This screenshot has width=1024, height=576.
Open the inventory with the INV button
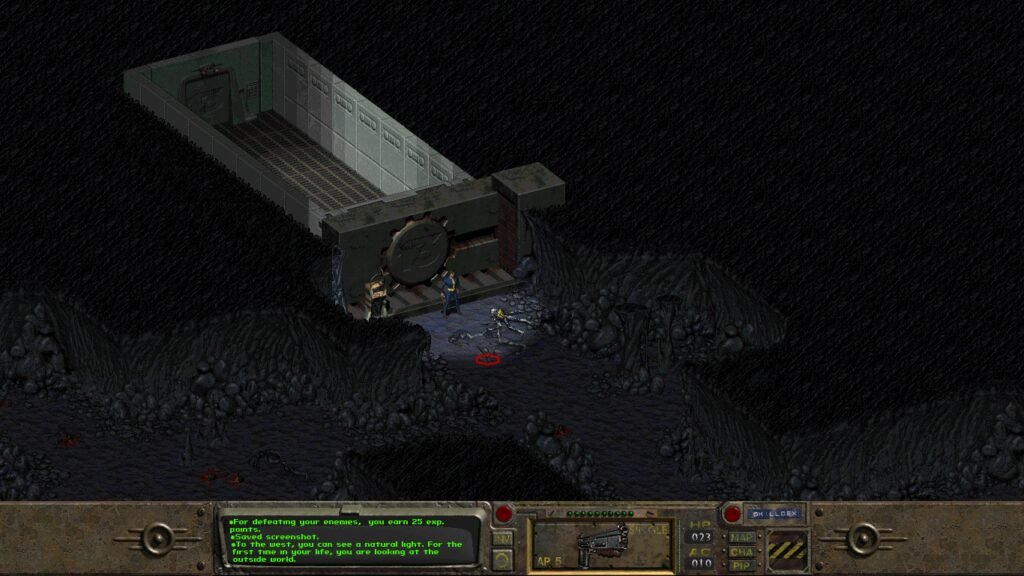pyautogui.click(x=503, y=538)
